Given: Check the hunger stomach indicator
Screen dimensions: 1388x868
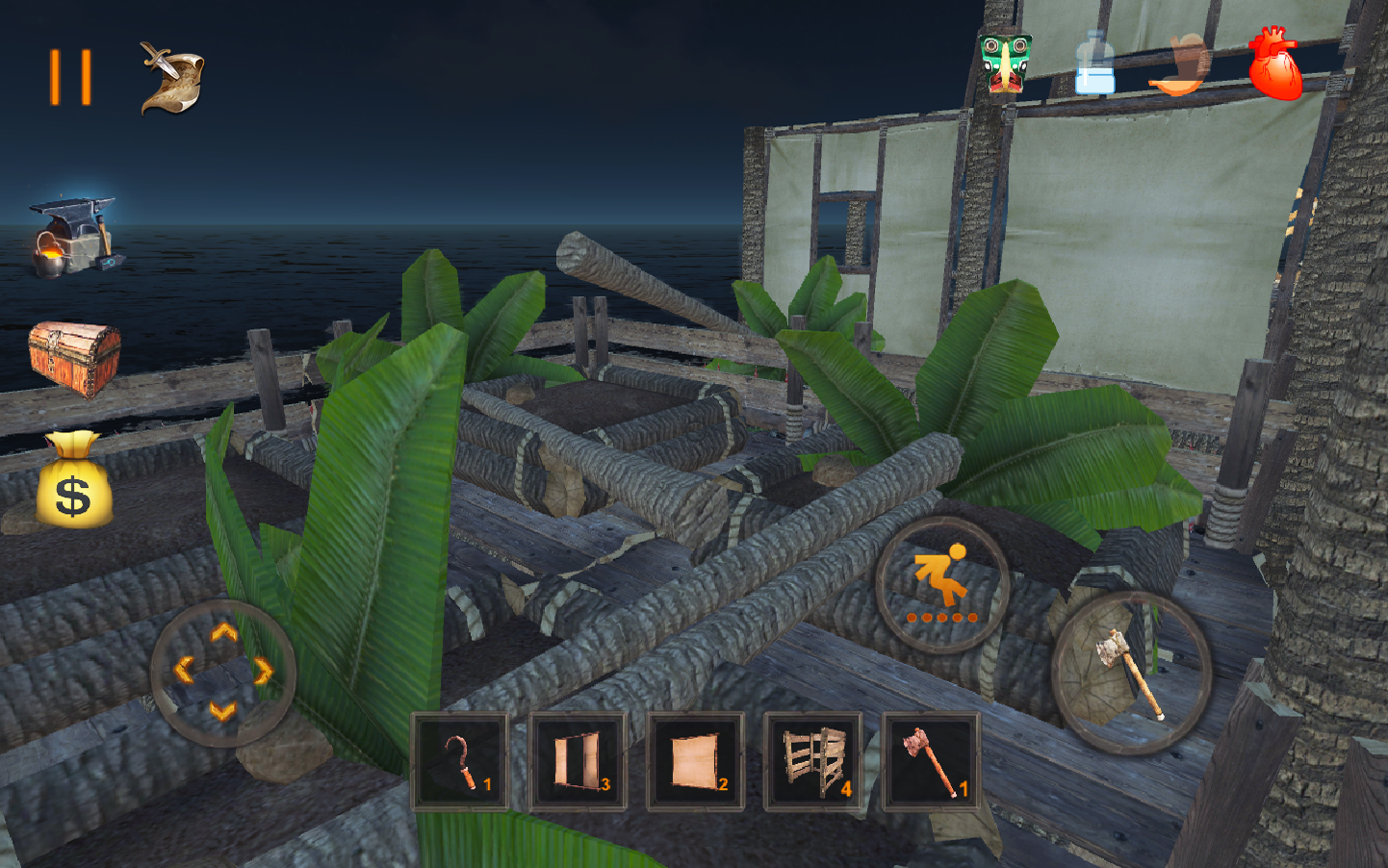Looking at the screenshot, I should (x=1181, y=65).
